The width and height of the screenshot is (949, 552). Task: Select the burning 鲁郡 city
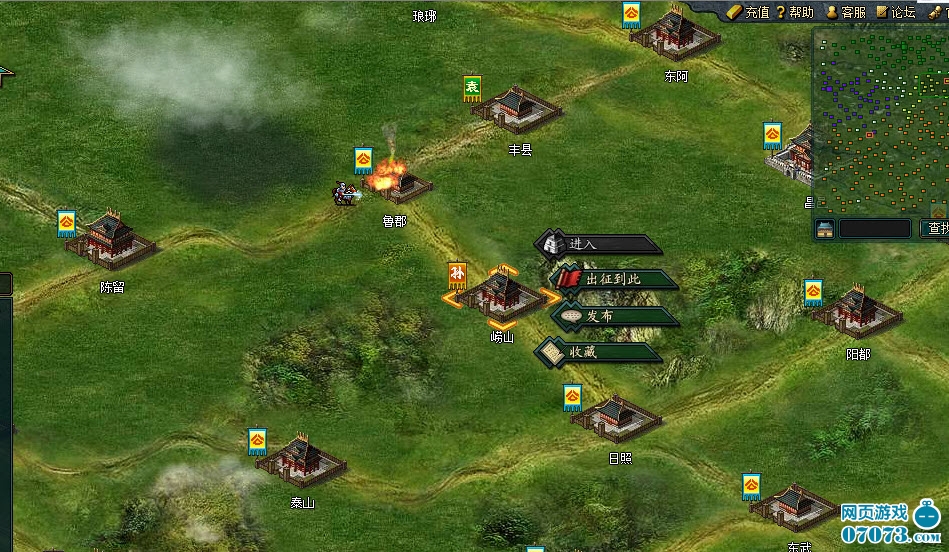pyautogui.click(x=400, y=185)
